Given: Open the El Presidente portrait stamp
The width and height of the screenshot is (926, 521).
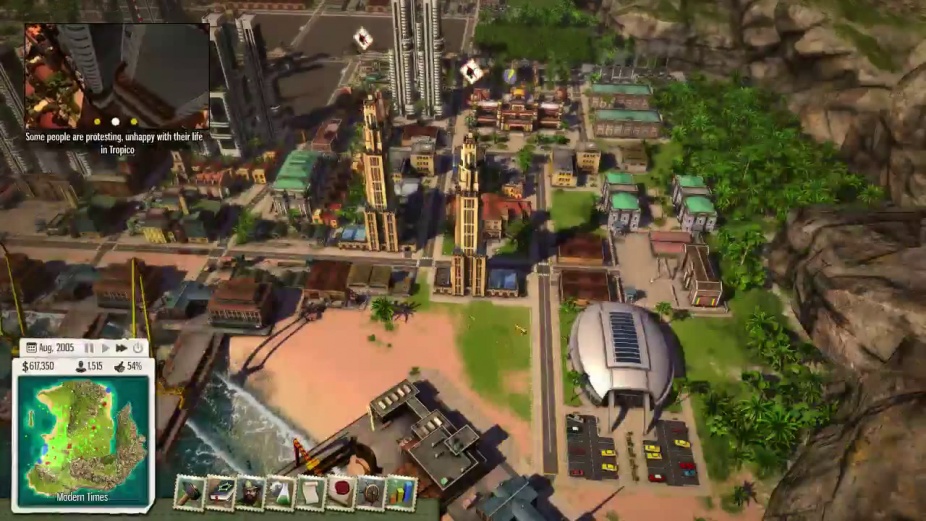Looking at the screenshot, I should pyautogui.click(x=250, y=492).
